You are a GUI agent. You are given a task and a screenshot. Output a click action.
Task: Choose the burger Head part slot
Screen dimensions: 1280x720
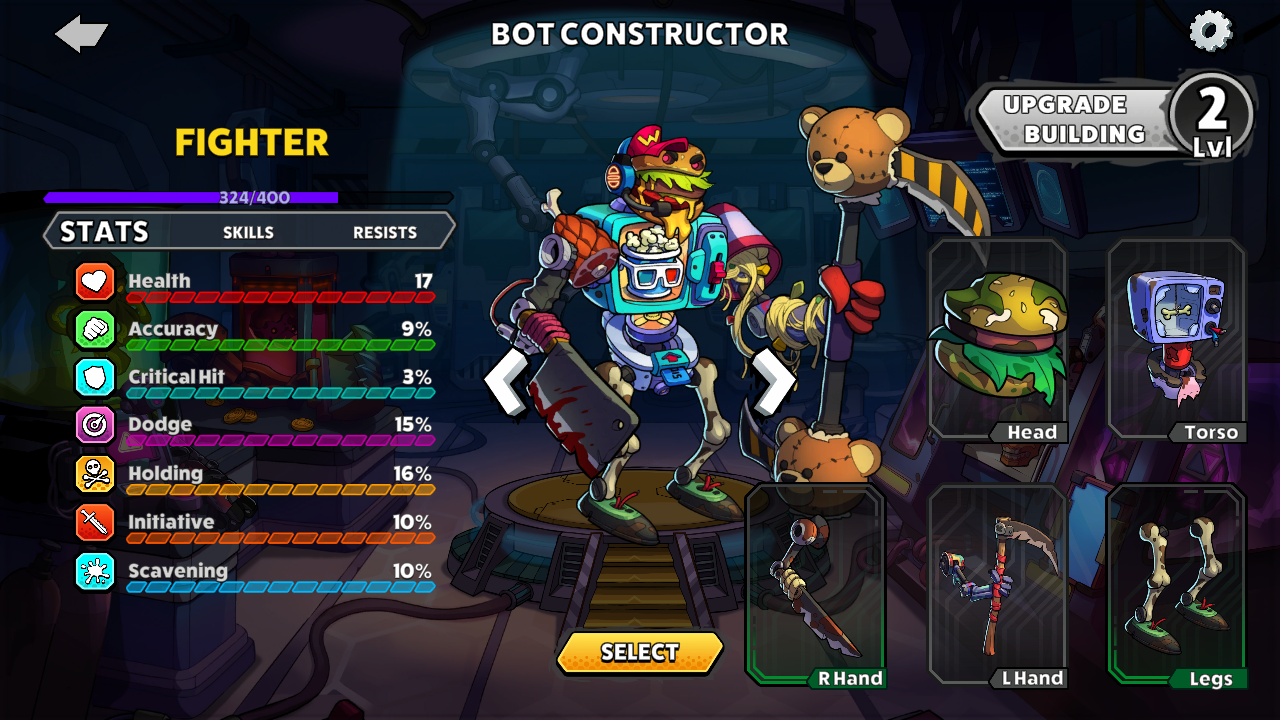point(997,340)
